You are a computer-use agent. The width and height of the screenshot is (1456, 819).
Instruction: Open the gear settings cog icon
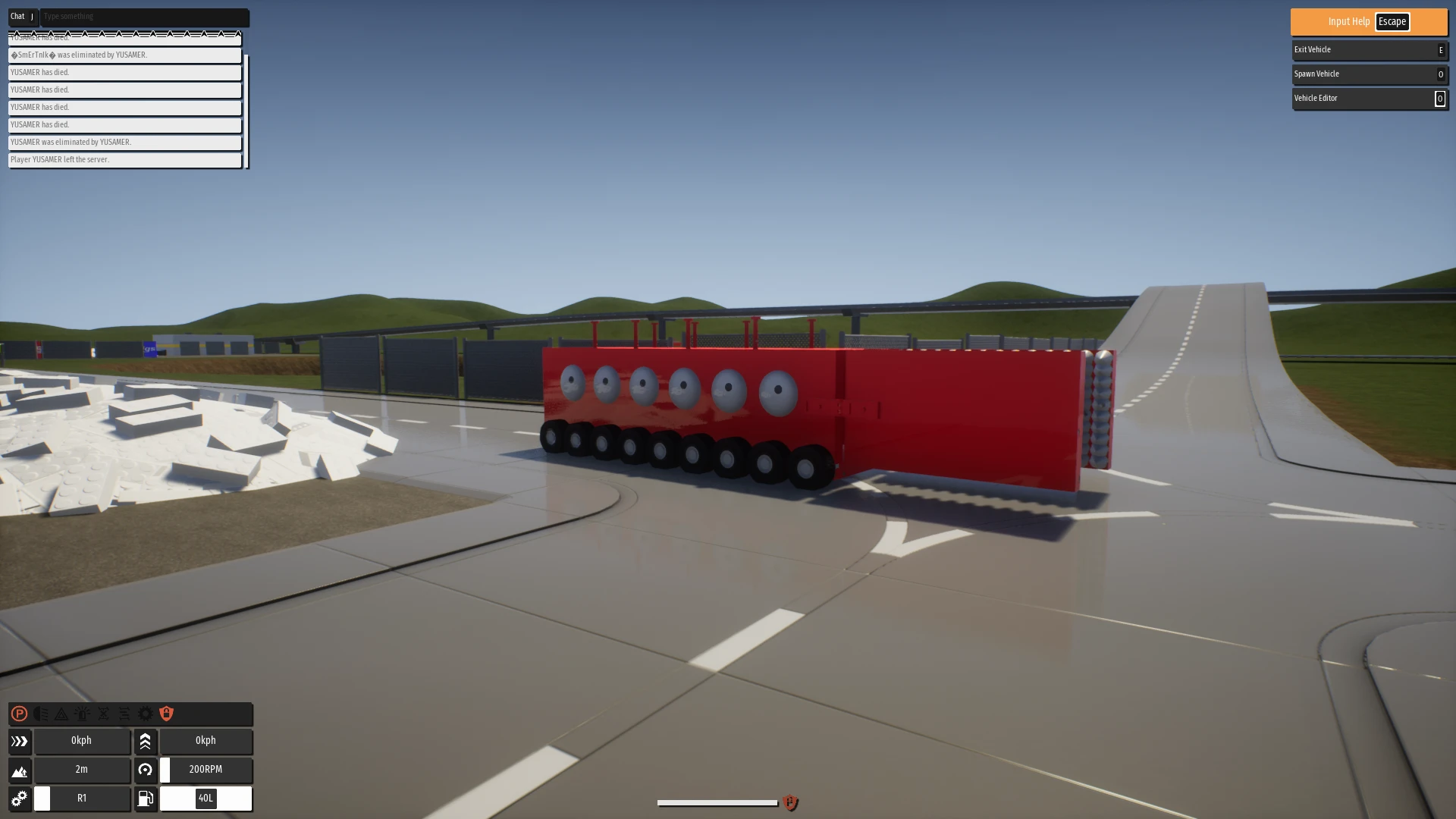click(x=146, y=714)
